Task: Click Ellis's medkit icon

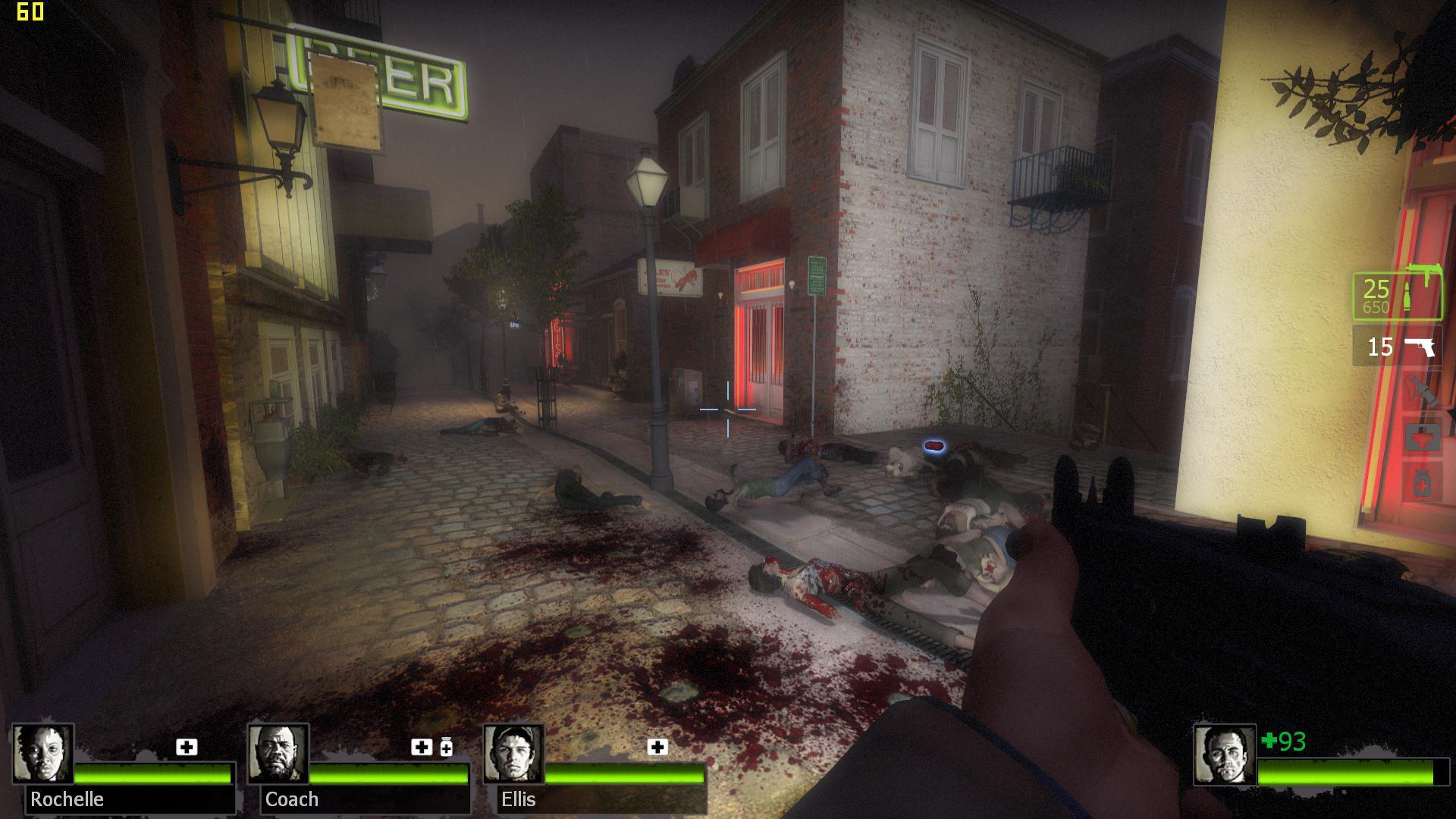Action: click(x=657, y=748)
